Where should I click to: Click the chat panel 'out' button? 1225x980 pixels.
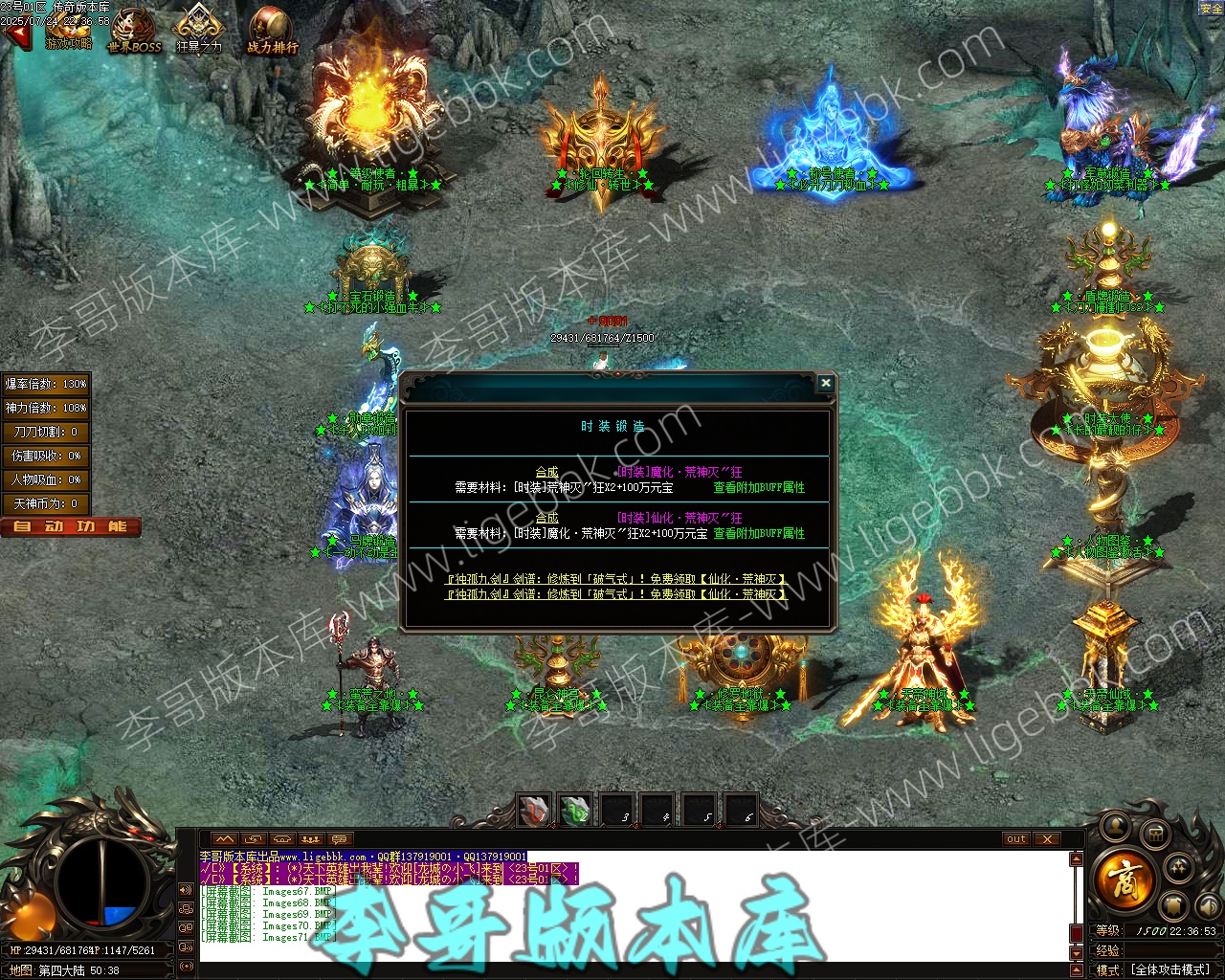tap(1016, 839)
